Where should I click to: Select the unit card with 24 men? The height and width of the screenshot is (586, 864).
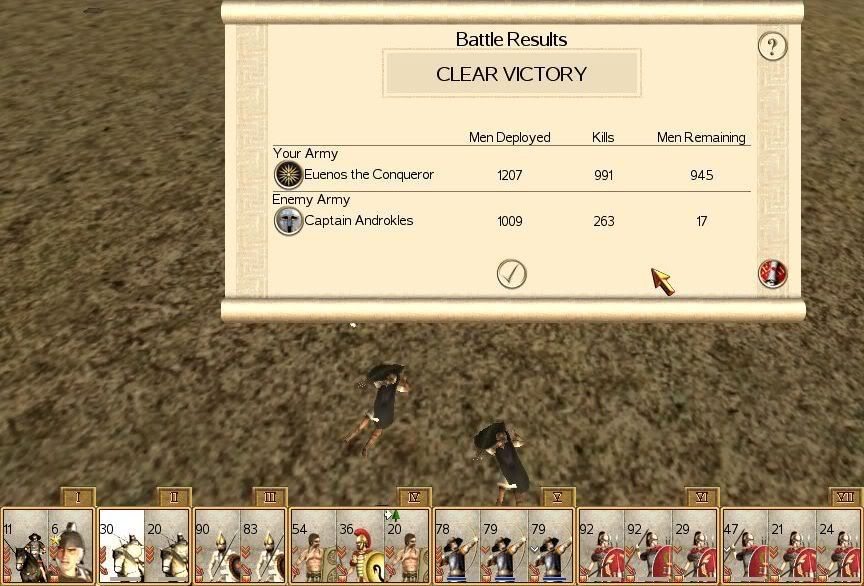[x=839, y=547]
